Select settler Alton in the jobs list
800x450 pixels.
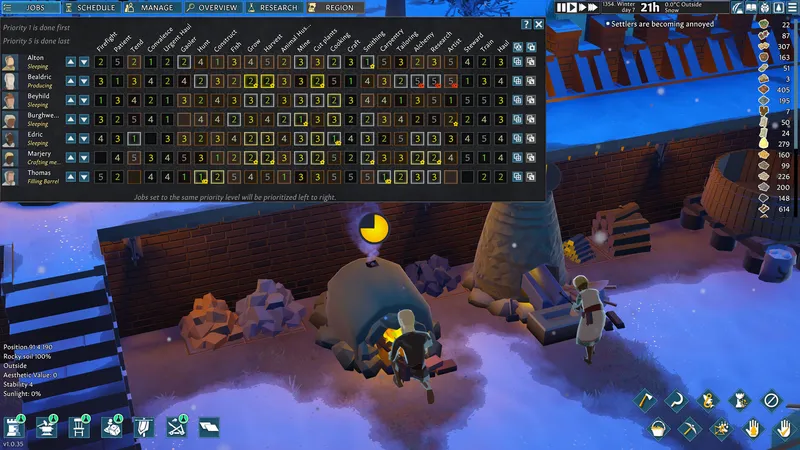[35, 59]
